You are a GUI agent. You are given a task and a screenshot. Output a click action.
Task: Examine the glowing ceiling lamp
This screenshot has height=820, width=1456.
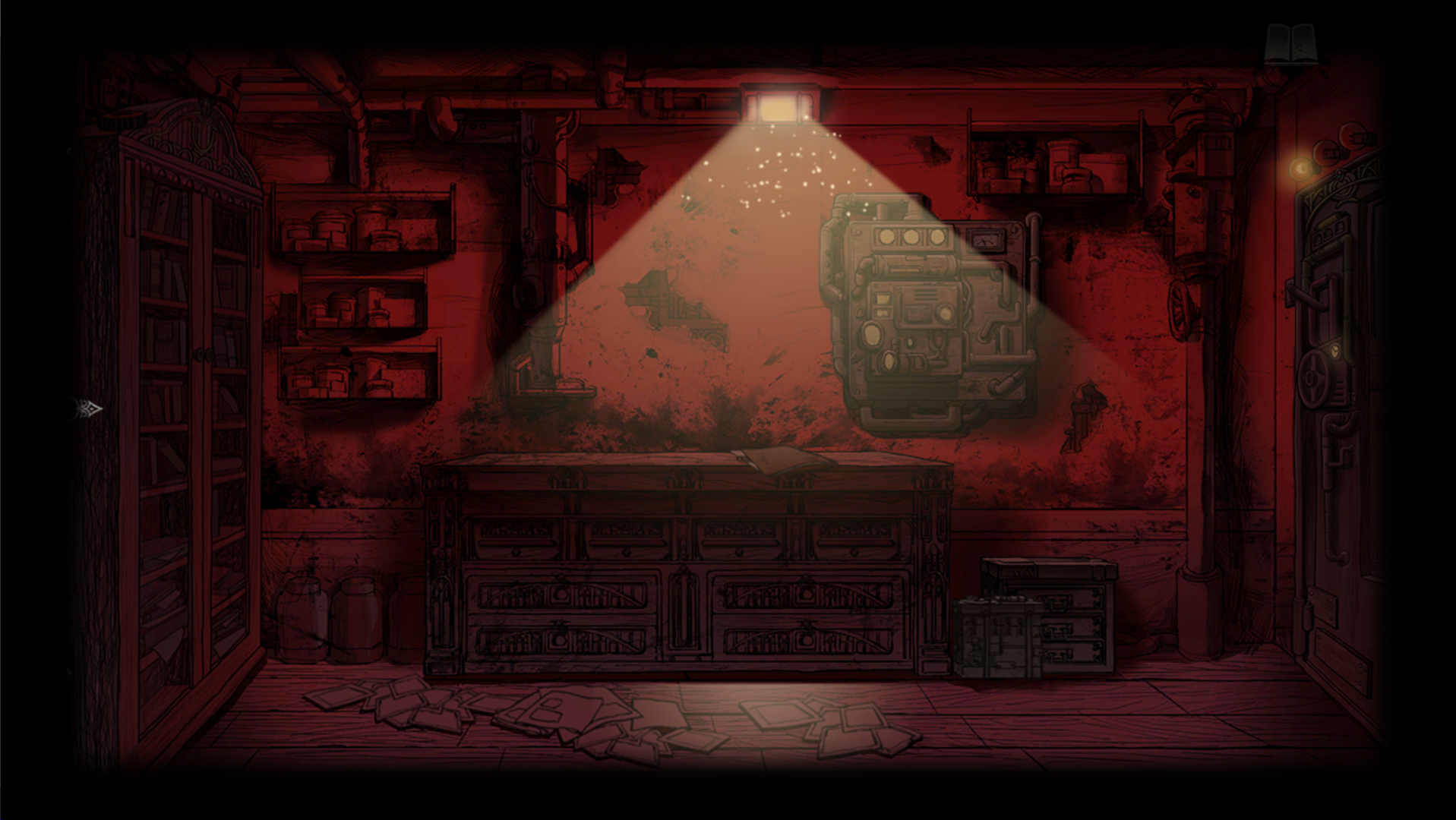779,110
